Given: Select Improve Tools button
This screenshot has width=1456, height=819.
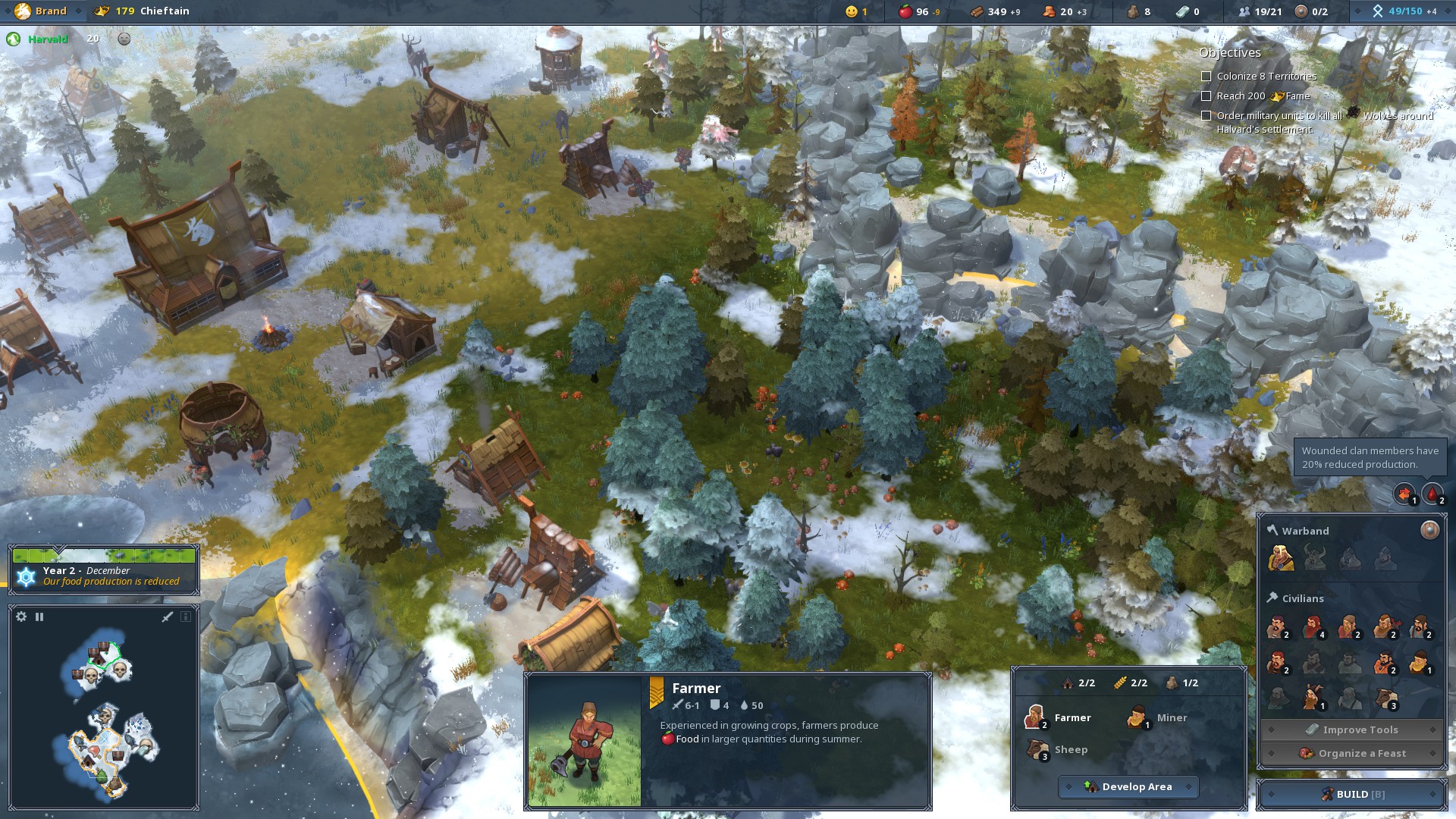Looking at the screenshot, I should [x=1351, y=730].
